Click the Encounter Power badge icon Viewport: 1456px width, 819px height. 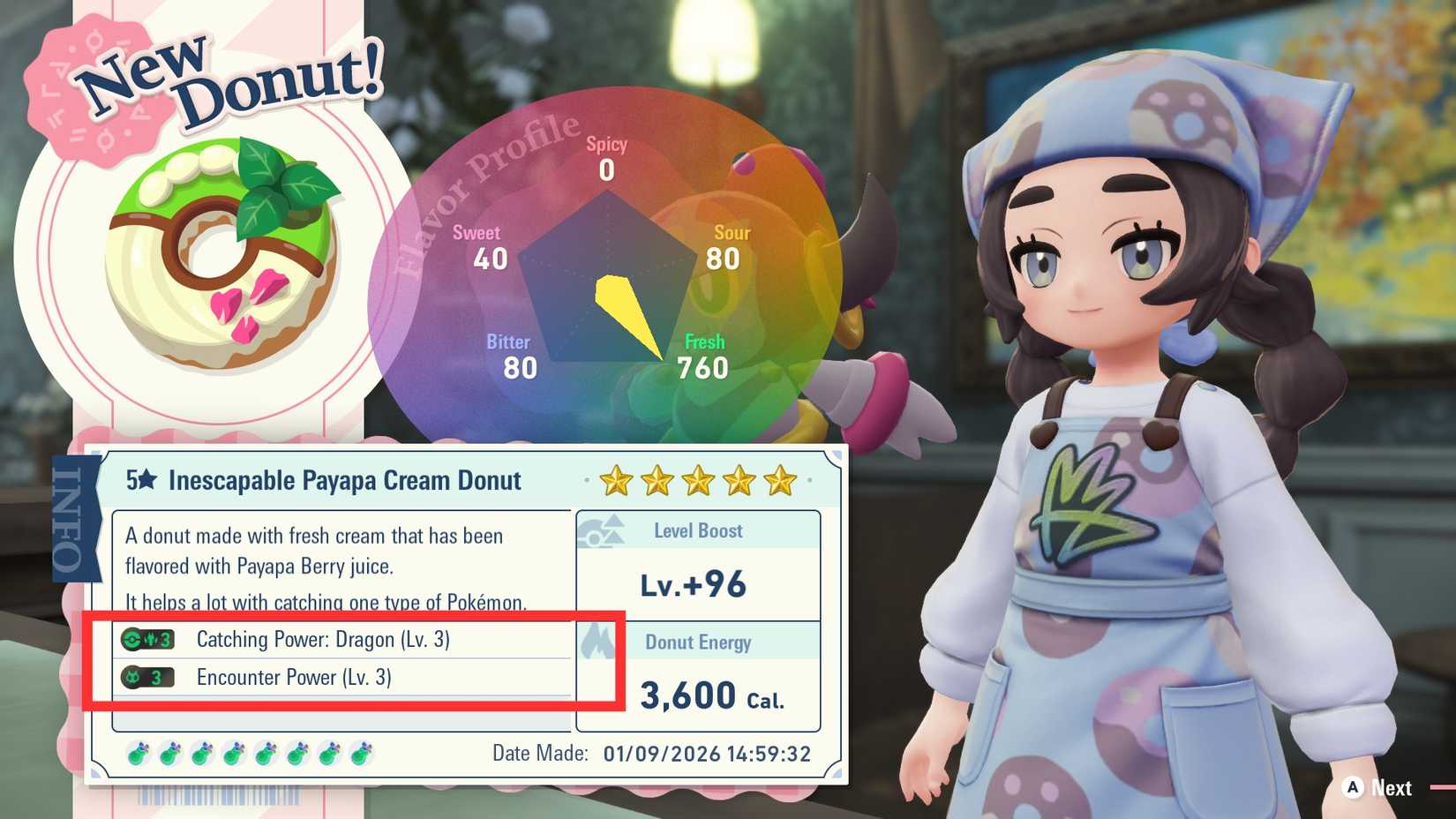pos(146,677)
